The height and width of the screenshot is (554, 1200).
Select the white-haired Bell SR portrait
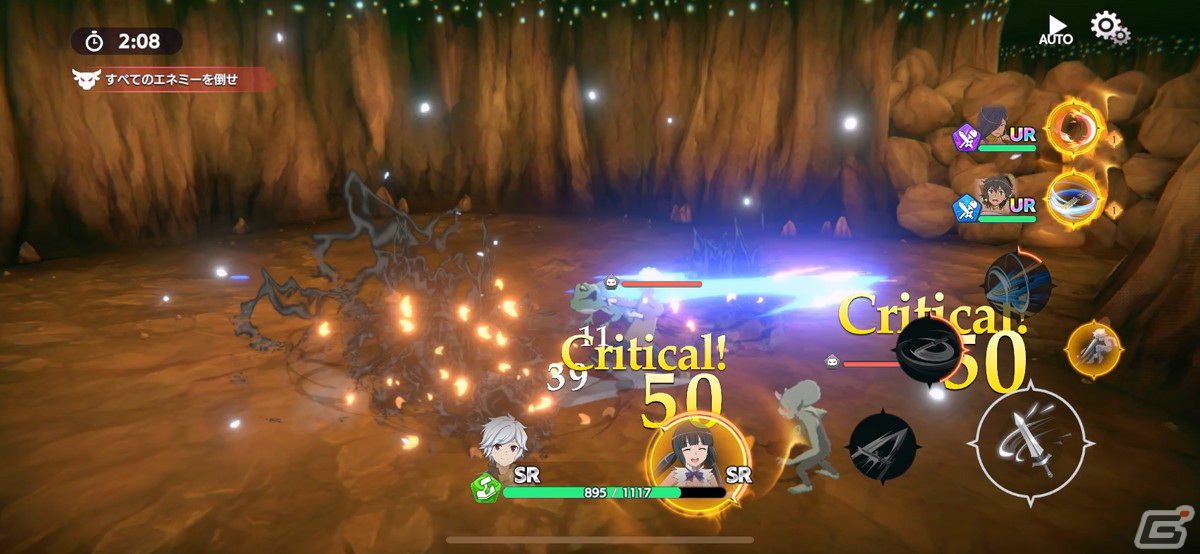pos(501,447)
